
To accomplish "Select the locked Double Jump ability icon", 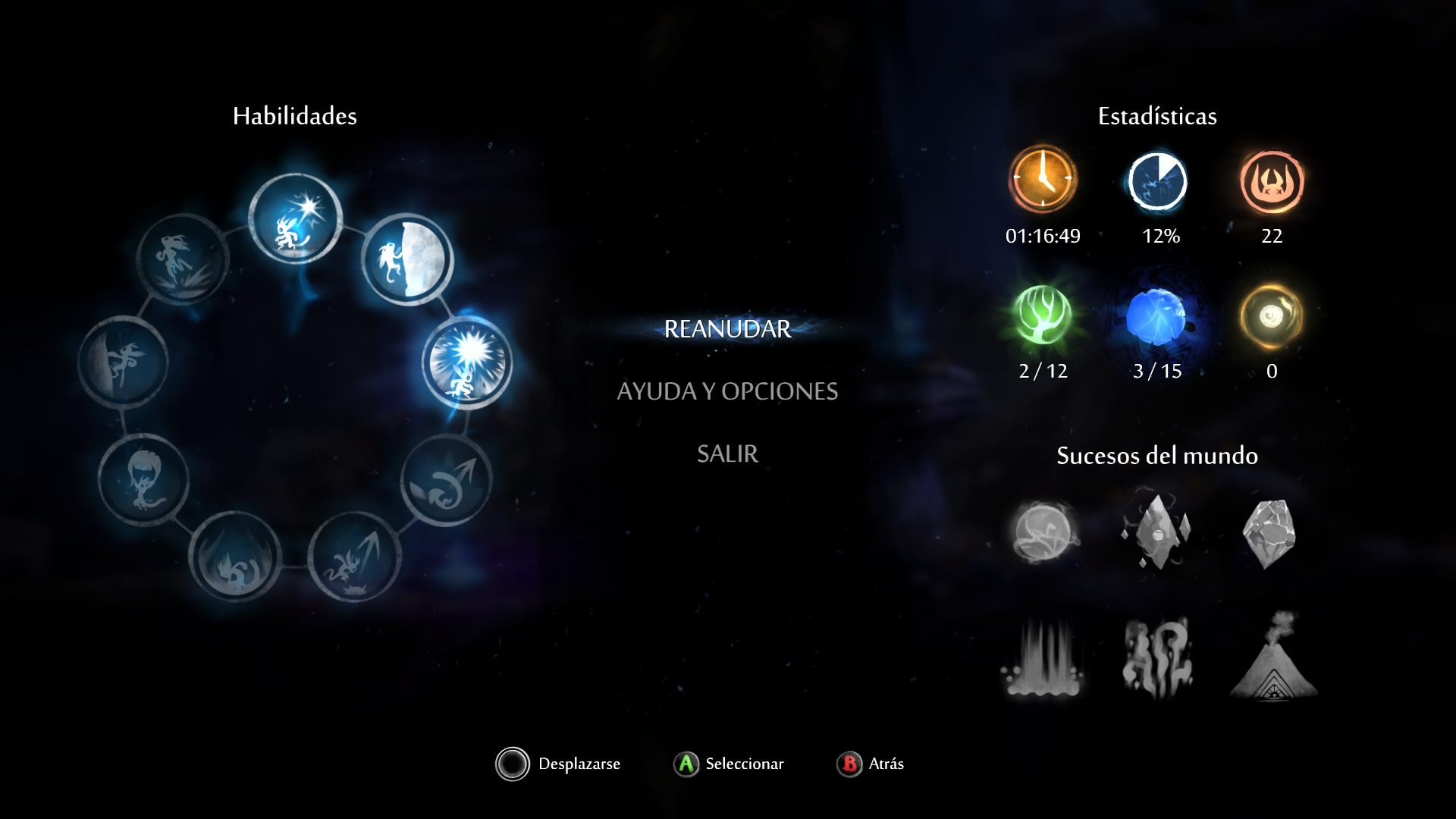I will pyautogui.click(x=447, y=480).
